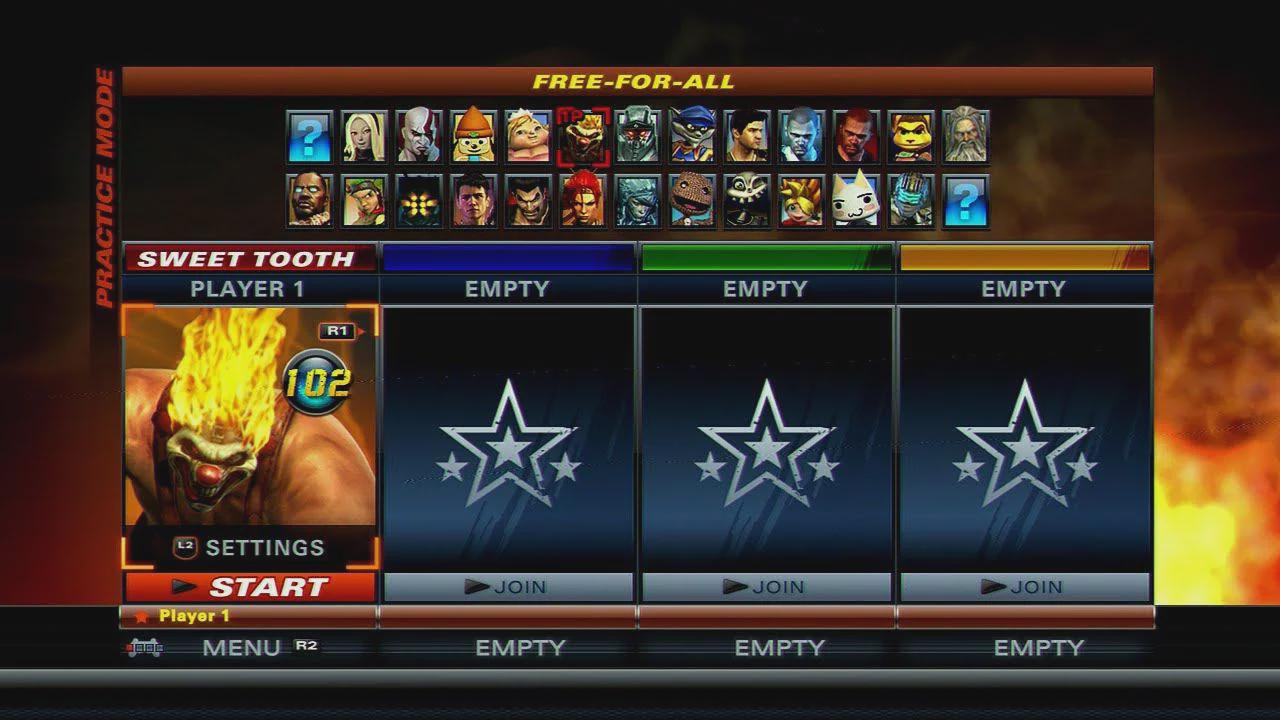The image size is (1280, 720).
Task: Pick Colonel Radec's portrait
Action: (638, 137)
